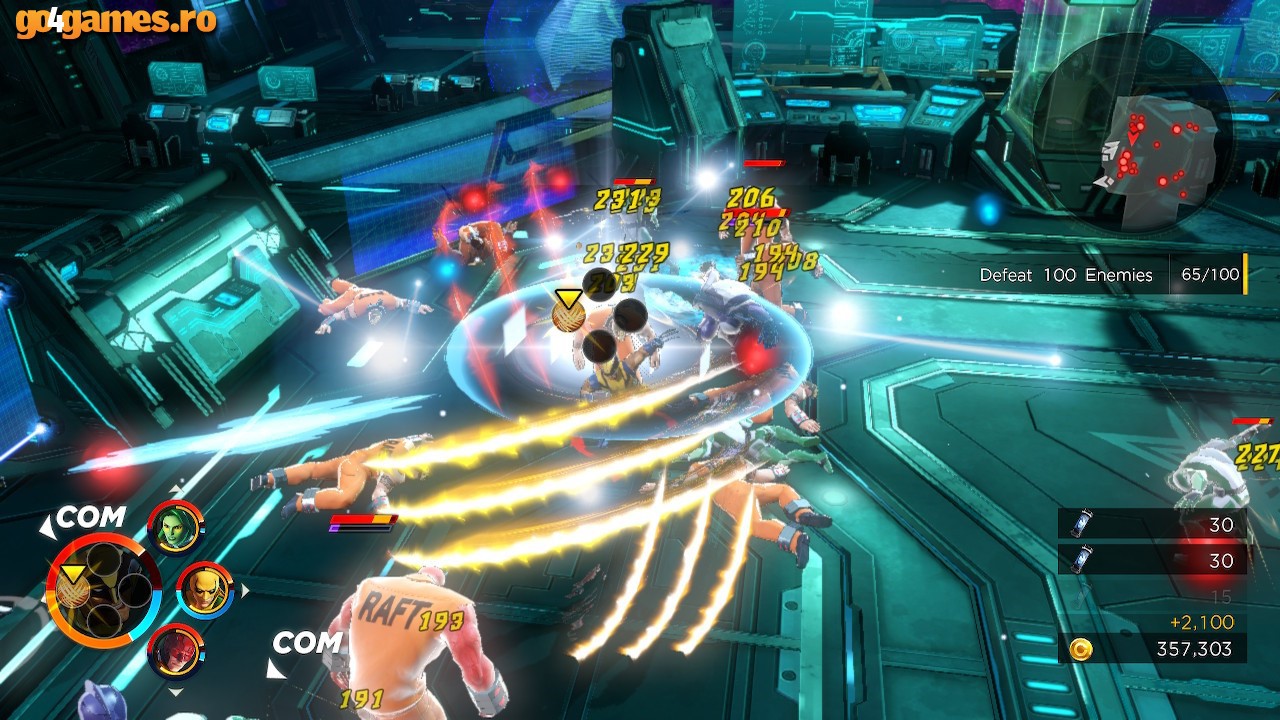Screen dimensions: 1280x720
Task: Select the Defeat 100 Enemies objective tracker
Action: click(x=1110, y=275)
